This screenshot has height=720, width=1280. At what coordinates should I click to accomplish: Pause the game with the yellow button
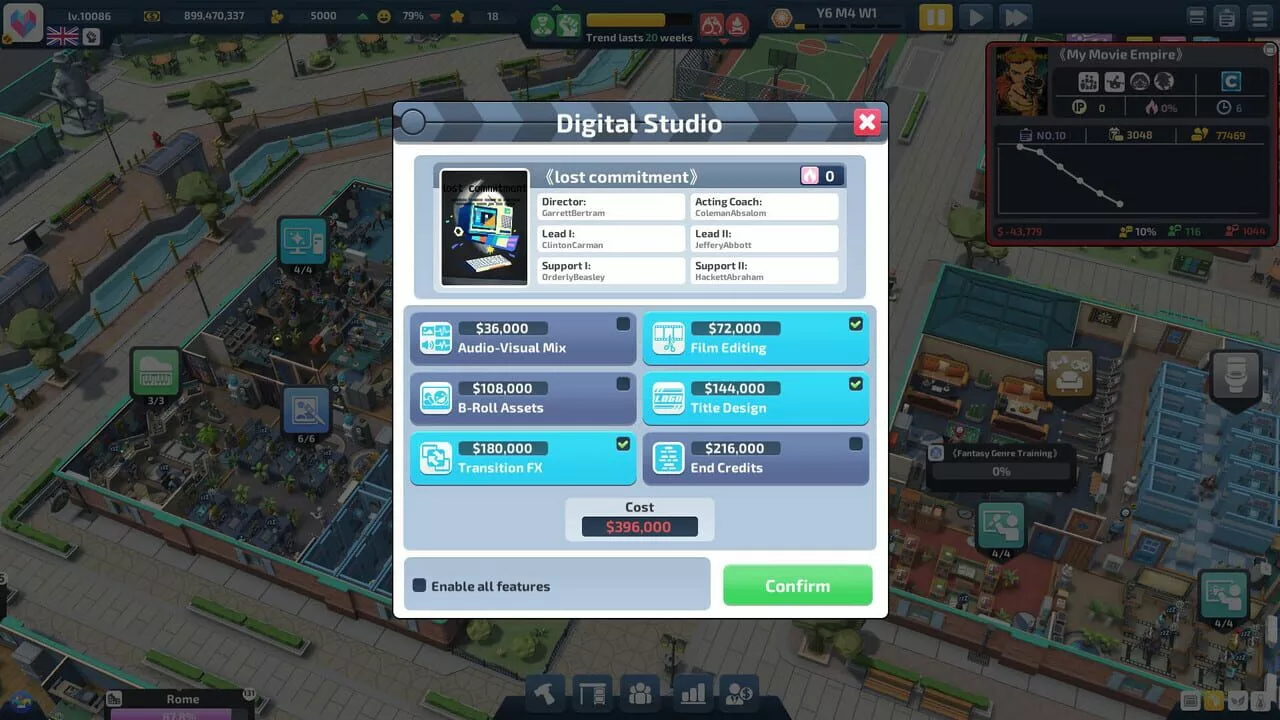point(936,17)
